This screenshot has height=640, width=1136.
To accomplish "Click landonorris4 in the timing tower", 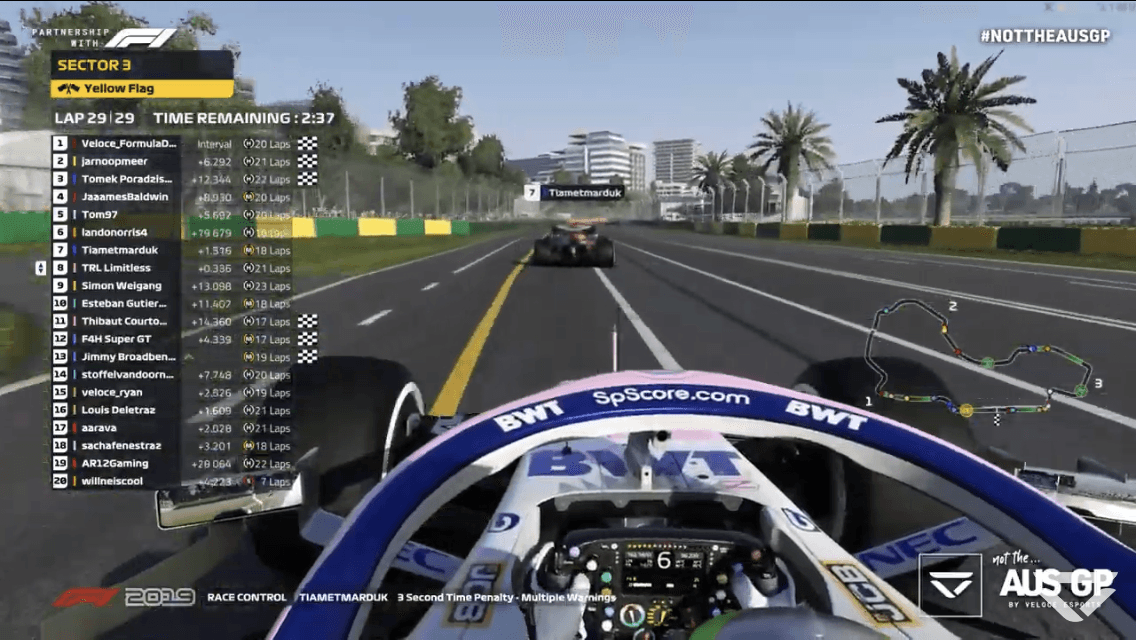I will [114, 233].
